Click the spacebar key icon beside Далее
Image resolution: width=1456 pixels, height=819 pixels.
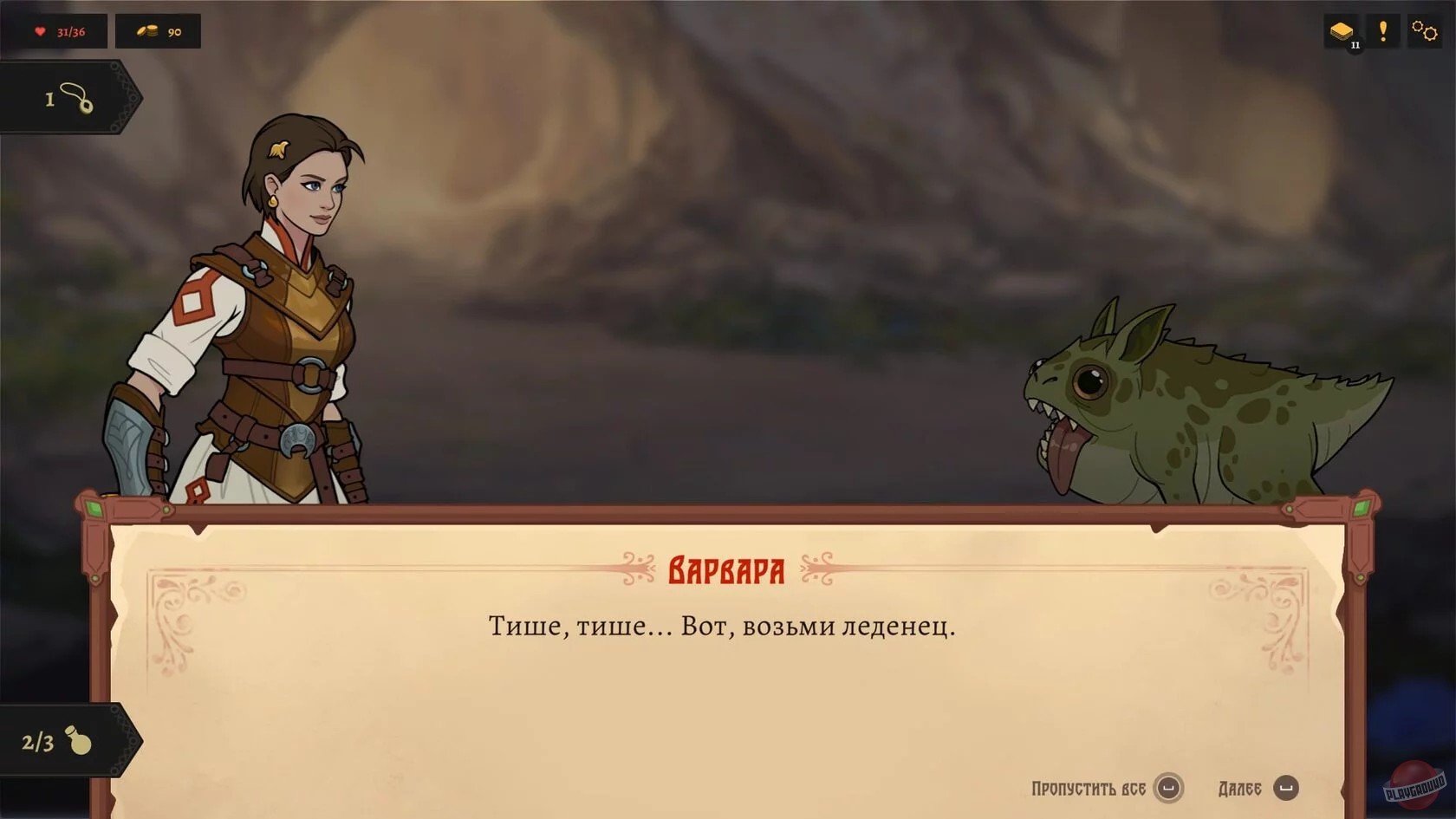coord(1284,789)
